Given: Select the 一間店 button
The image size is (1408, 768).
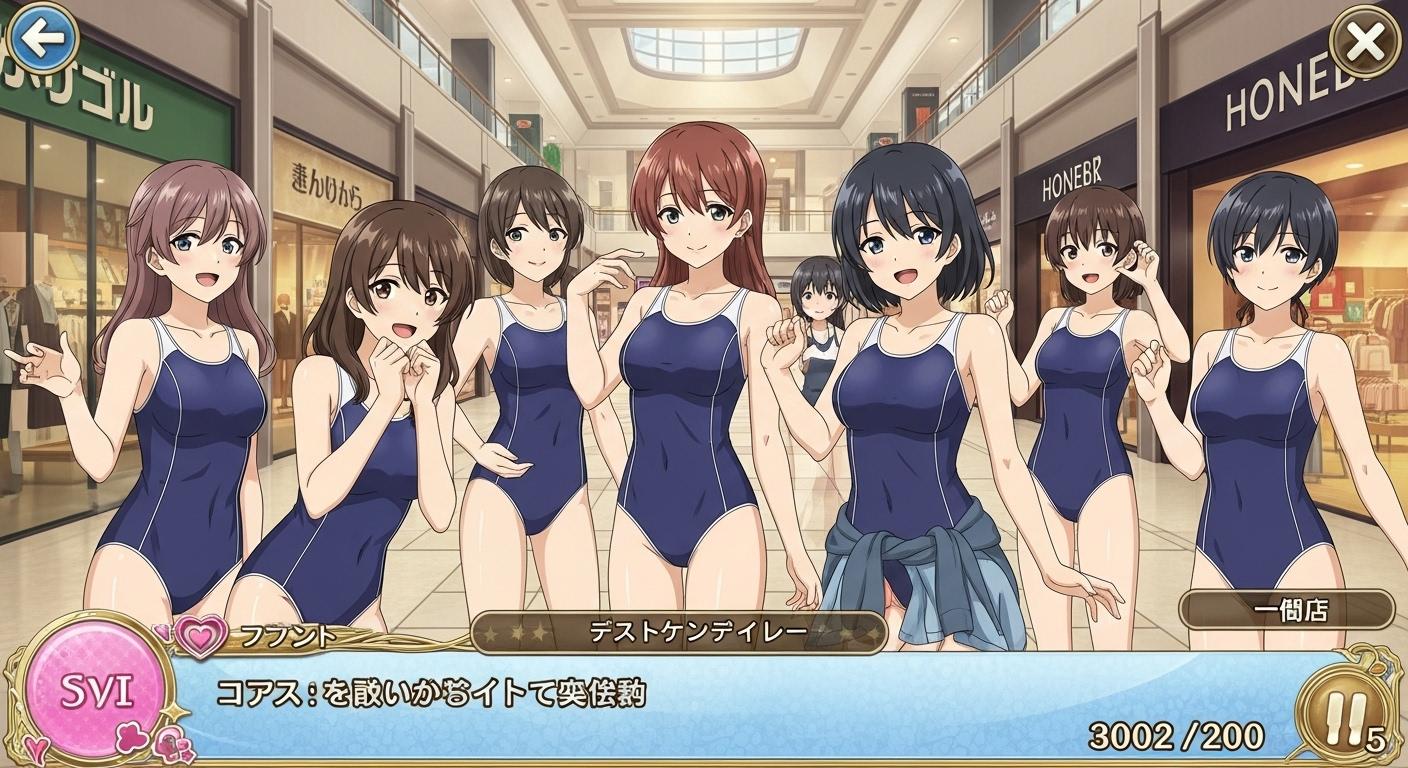Looking at the screenshot, I should point(1286,610).
